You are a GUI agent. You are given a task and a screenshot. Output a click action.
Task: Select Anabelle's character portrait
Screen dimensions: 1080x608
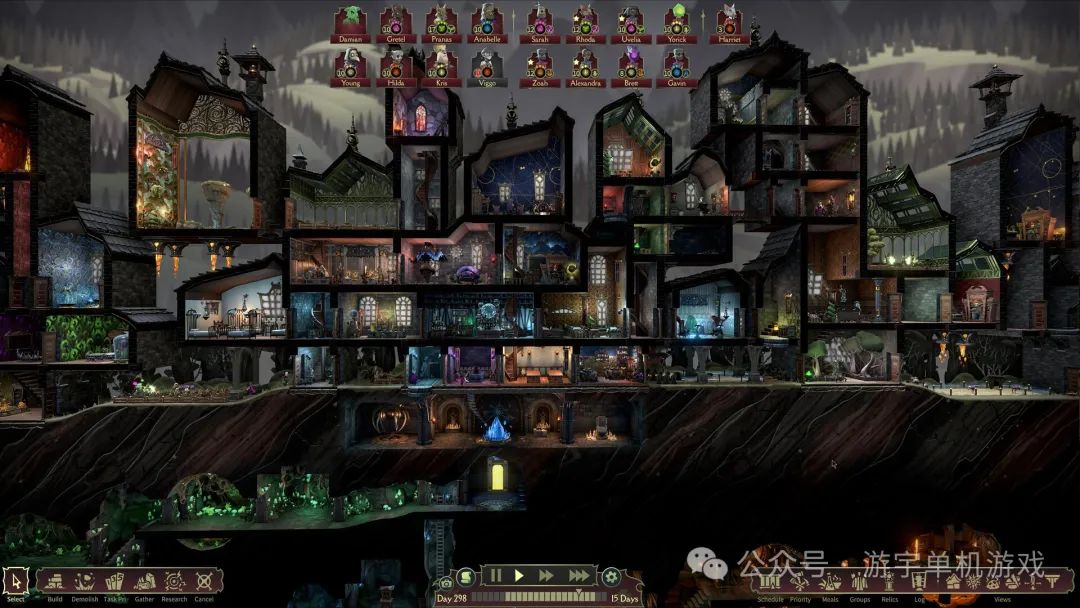488,24
